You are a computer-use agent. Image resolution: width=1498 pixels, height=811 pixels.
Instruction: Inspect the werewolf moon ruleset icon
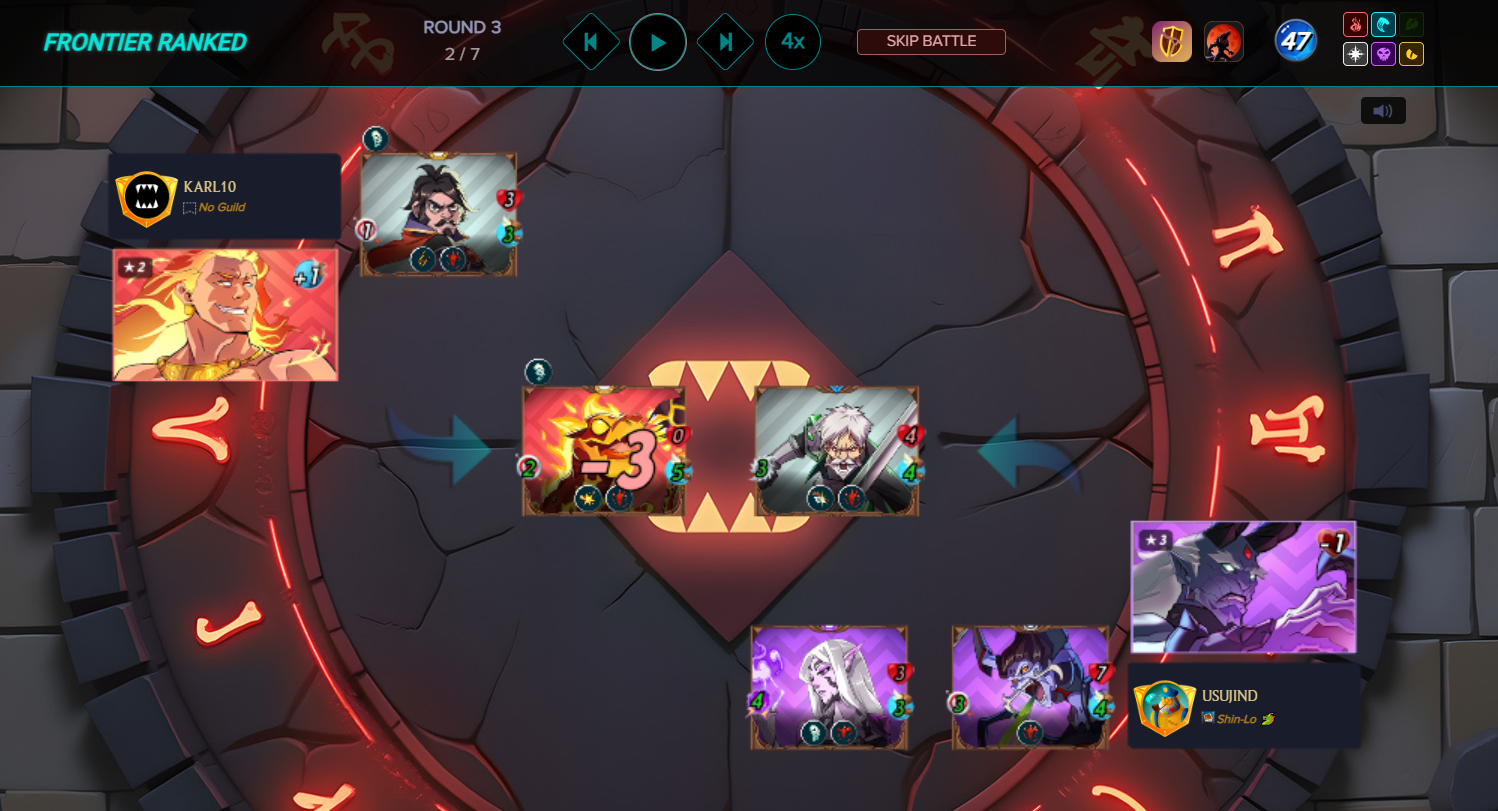tap(1223, 42)
